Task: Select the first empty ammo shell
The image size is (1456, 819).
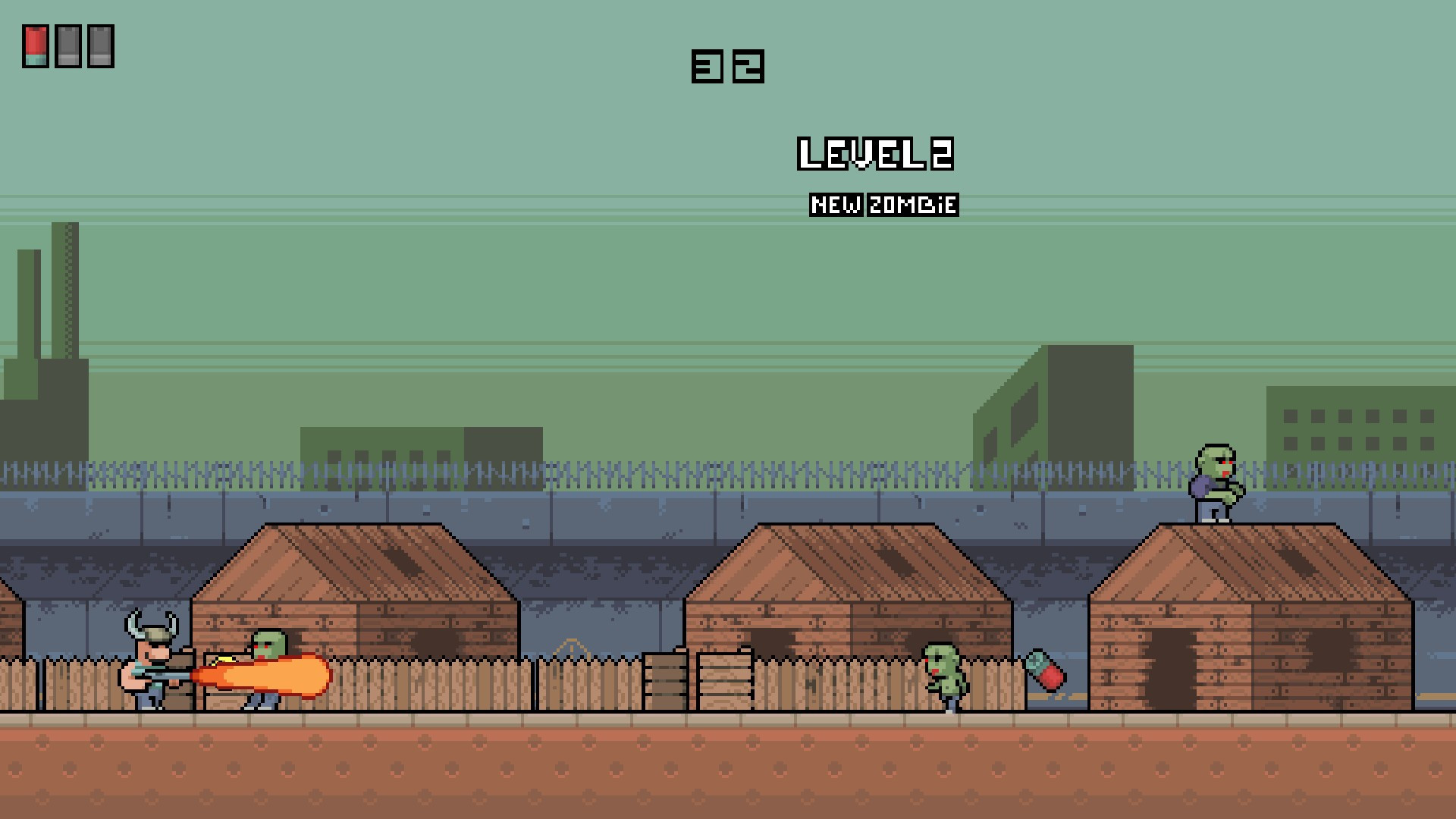Action: point(69,45)
